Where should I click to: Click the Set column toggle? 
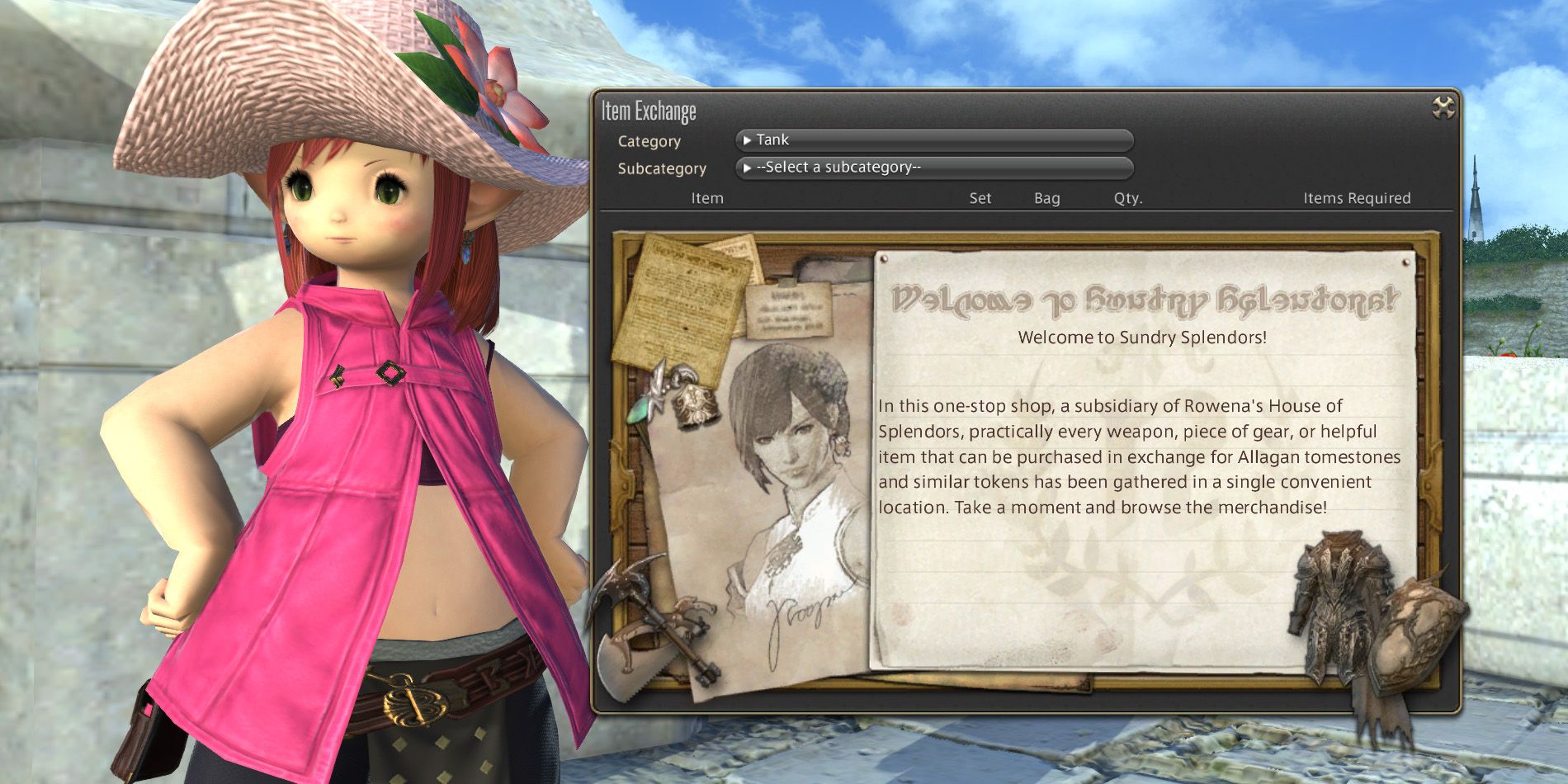pos(980,198)
